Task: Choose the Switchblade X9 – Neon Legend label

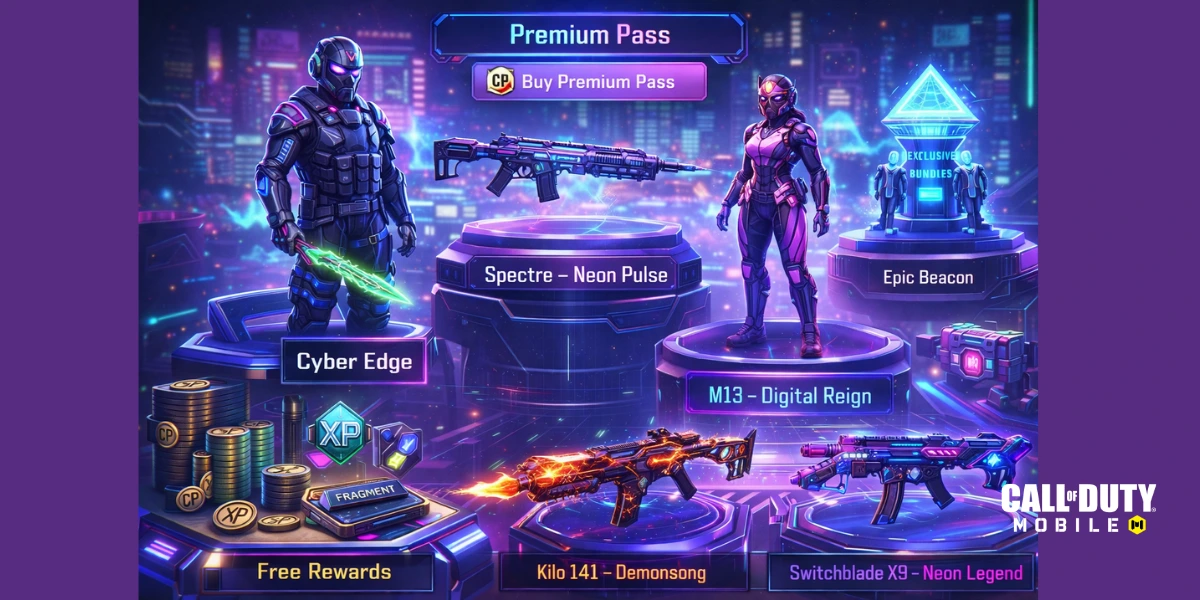Action: coord(905,573)
